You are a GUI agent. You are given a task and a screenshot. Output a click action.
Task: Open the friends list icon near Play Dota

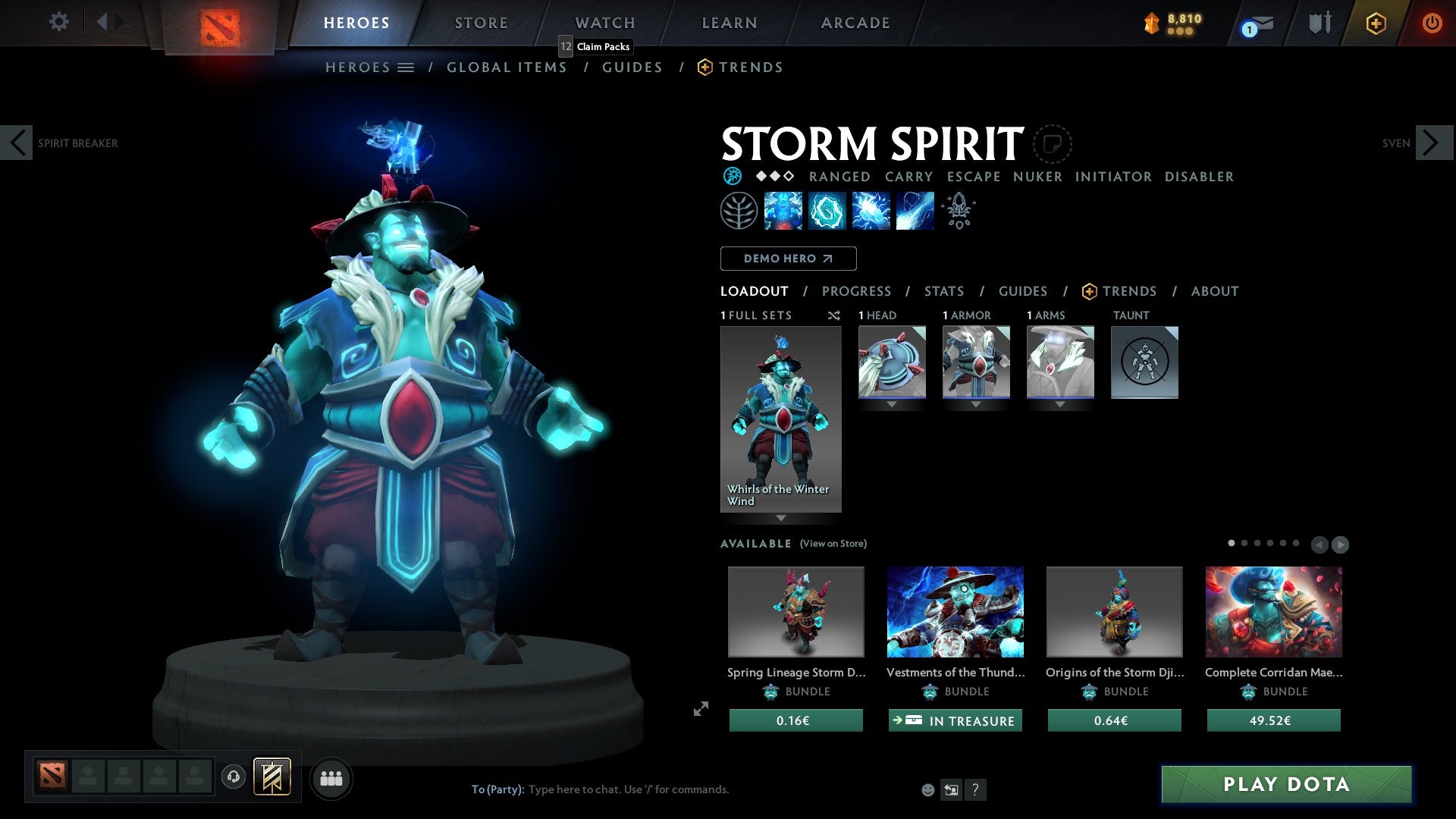[331, 778]
